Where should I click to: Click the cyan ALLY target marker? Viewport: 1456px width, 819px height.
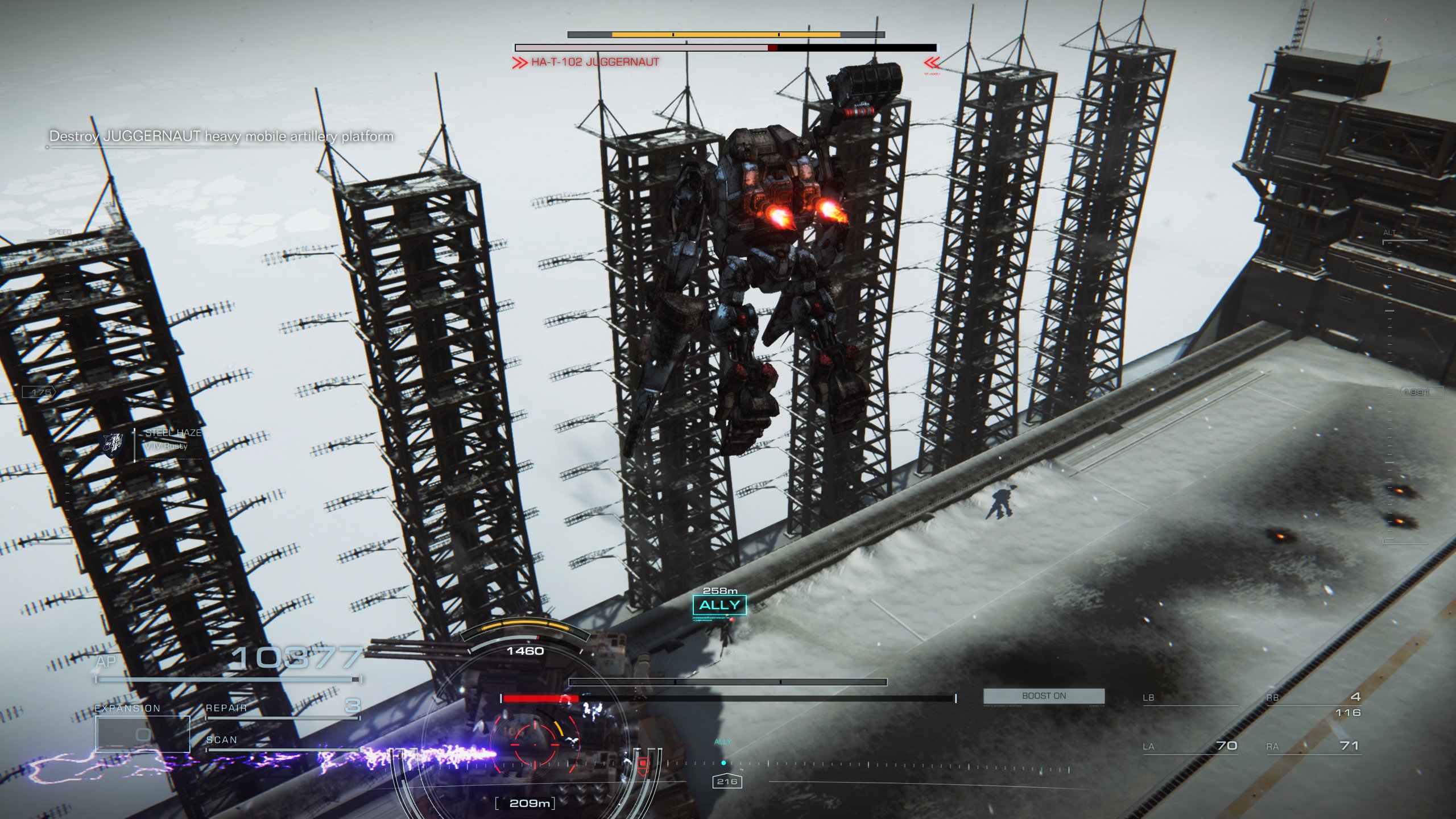click(x=719, y=605)
